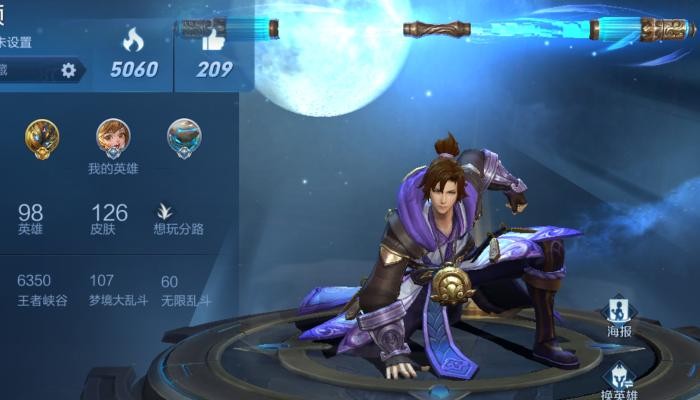Tap the flame popularity icon
700x400 pixels.
point(133,40)
